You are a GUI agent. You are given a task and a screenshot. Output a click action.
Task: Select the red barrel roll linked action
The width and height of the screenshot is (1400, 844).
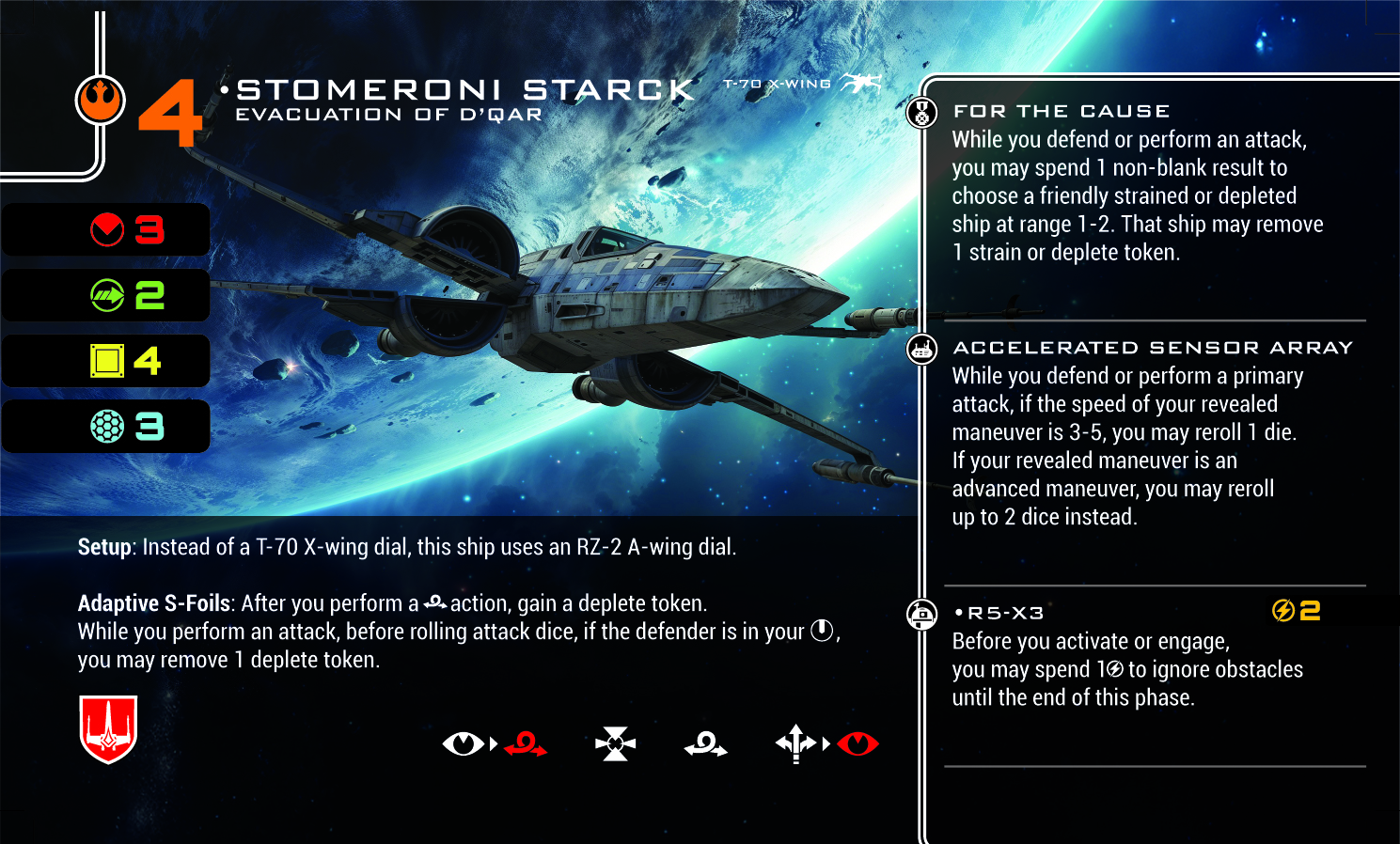tap(526, 744)
